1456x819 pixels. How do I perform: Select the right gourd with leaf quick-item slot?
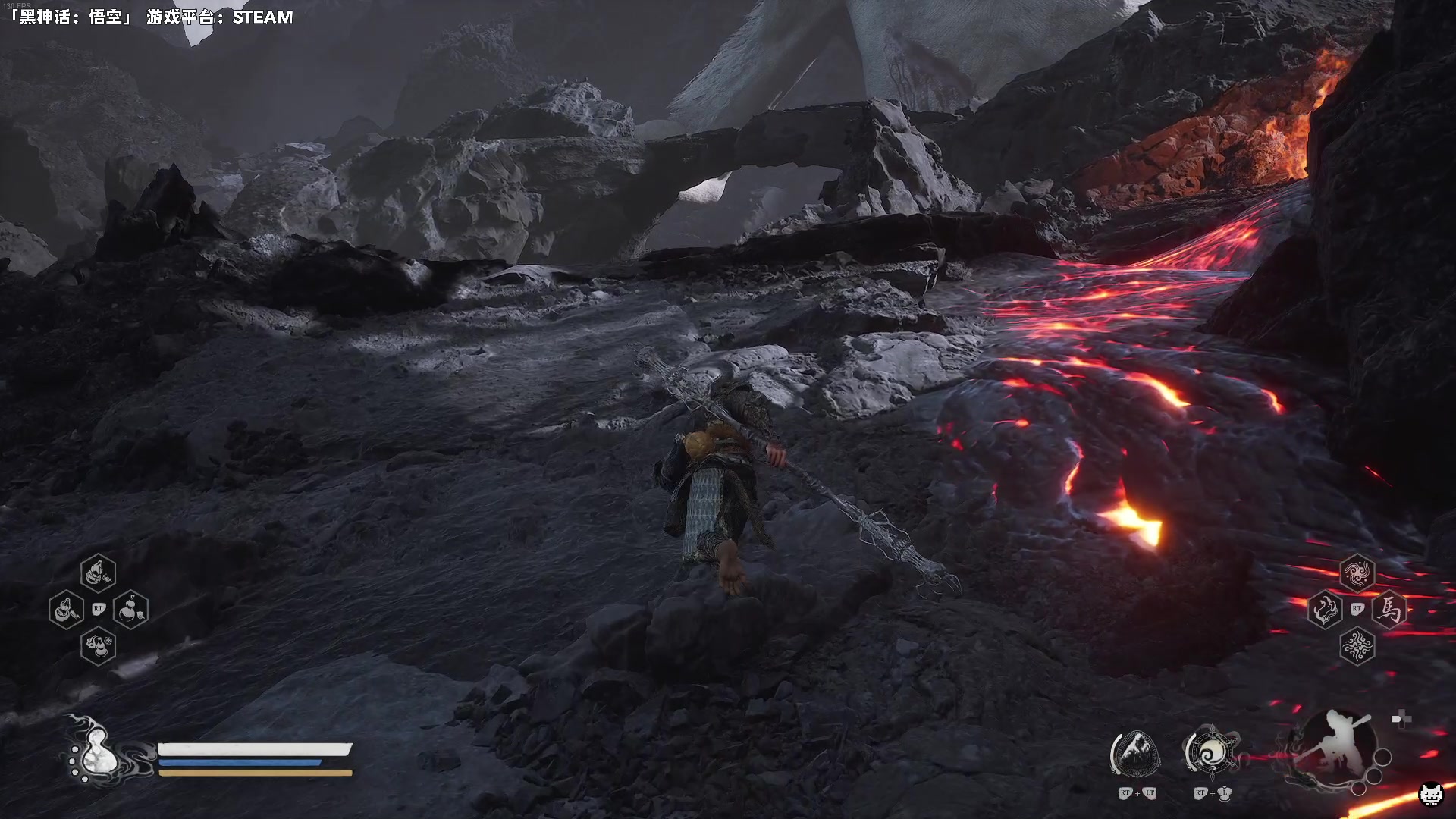click(x=130, y=609)
